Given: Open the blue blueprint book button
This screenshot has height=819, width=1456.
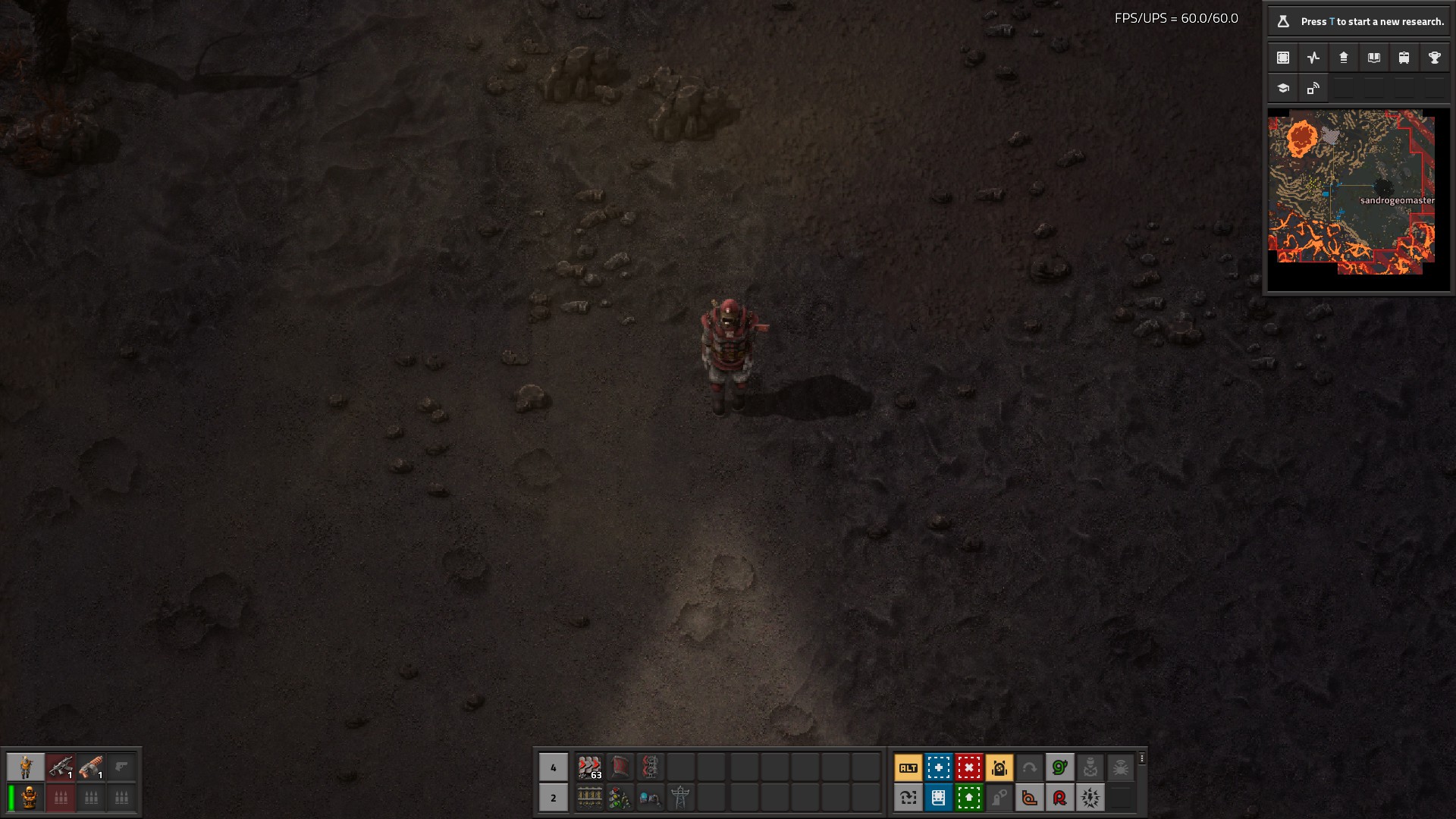Looking at the screenshot, I should [x=938, y=798].
